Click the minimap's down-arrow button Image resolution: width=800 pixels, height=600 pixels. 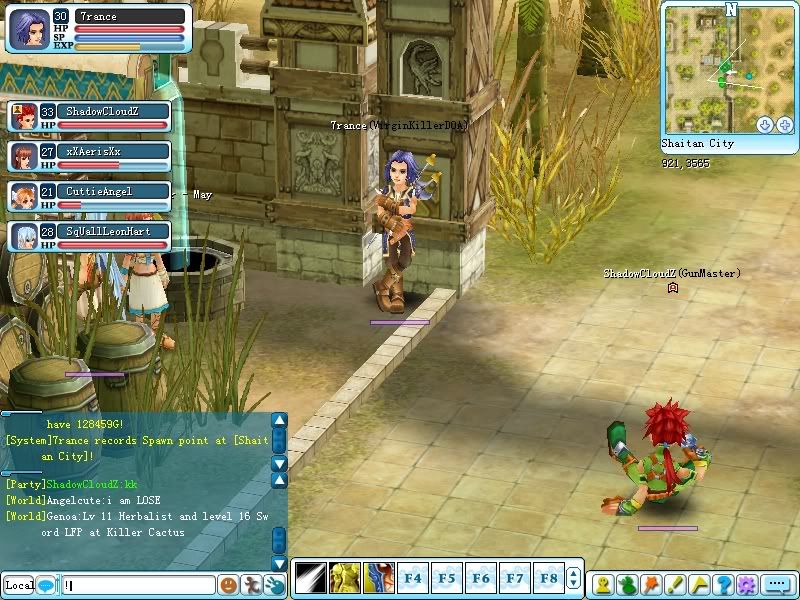click(x=765, y=125)
